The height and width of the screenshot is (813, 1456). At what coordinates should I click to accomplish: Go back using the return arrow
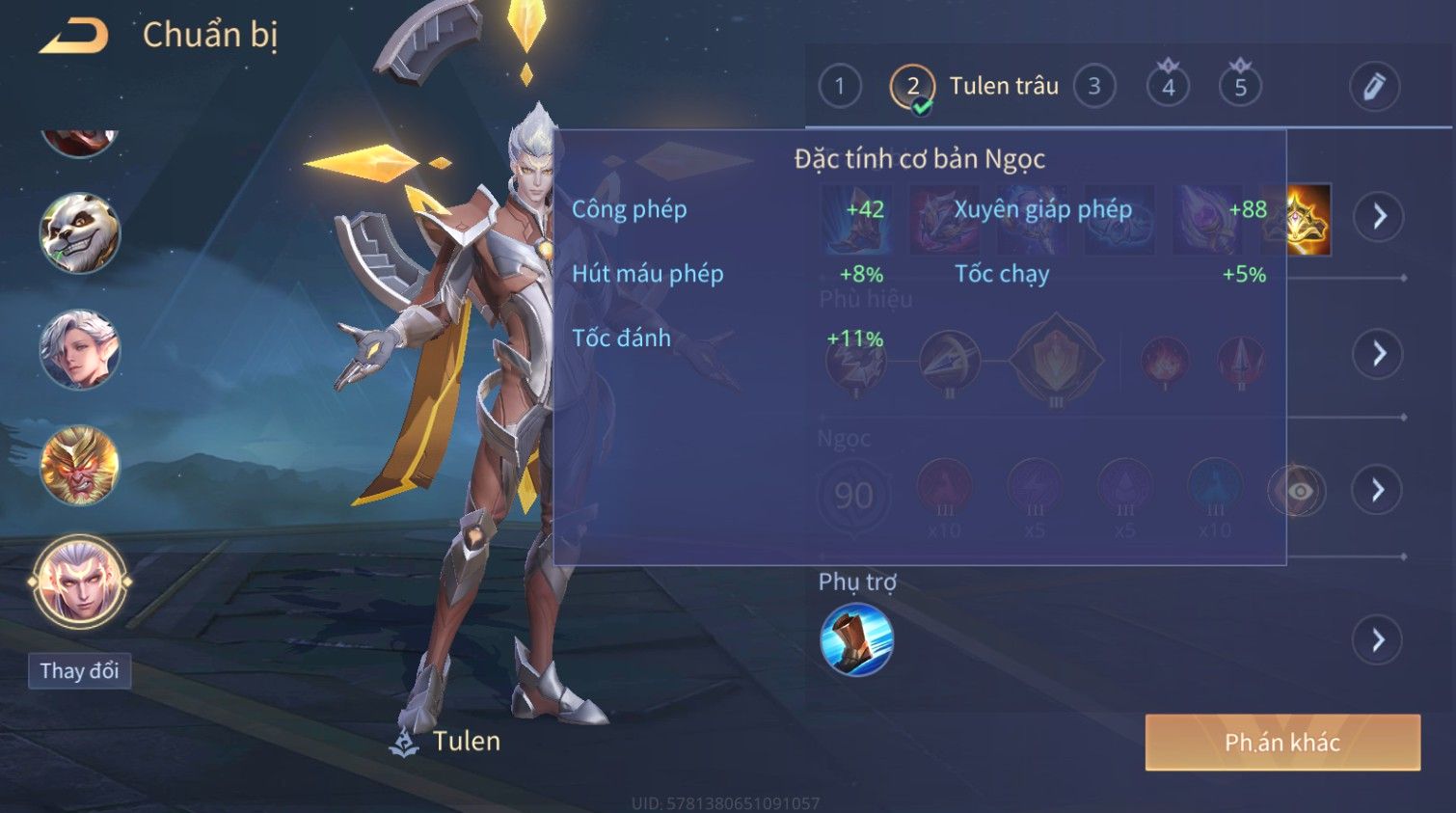pyautogui.click(x=73, y=37)
